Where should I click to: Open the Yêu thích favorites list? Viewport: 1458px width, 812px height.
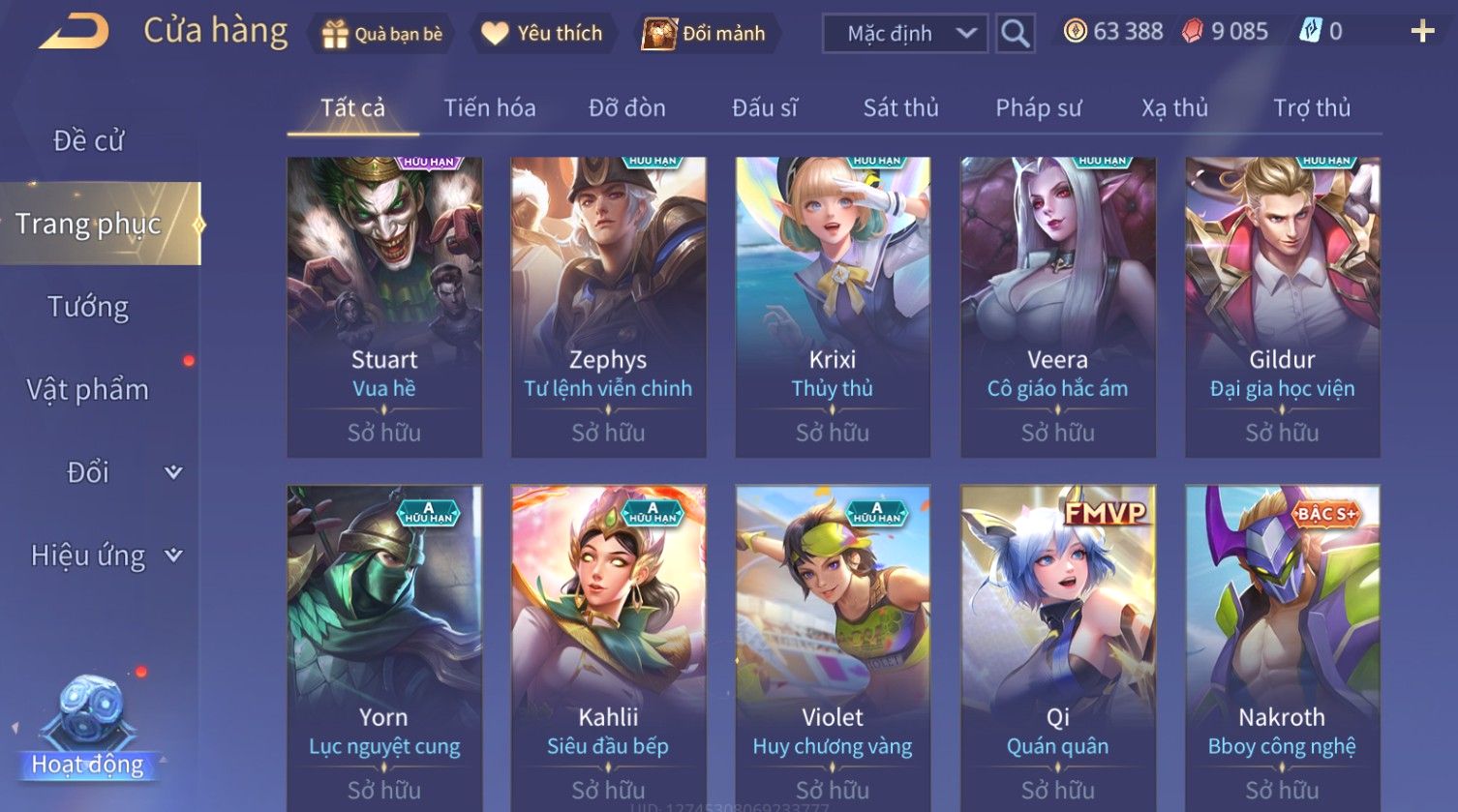tap(542, 34)
